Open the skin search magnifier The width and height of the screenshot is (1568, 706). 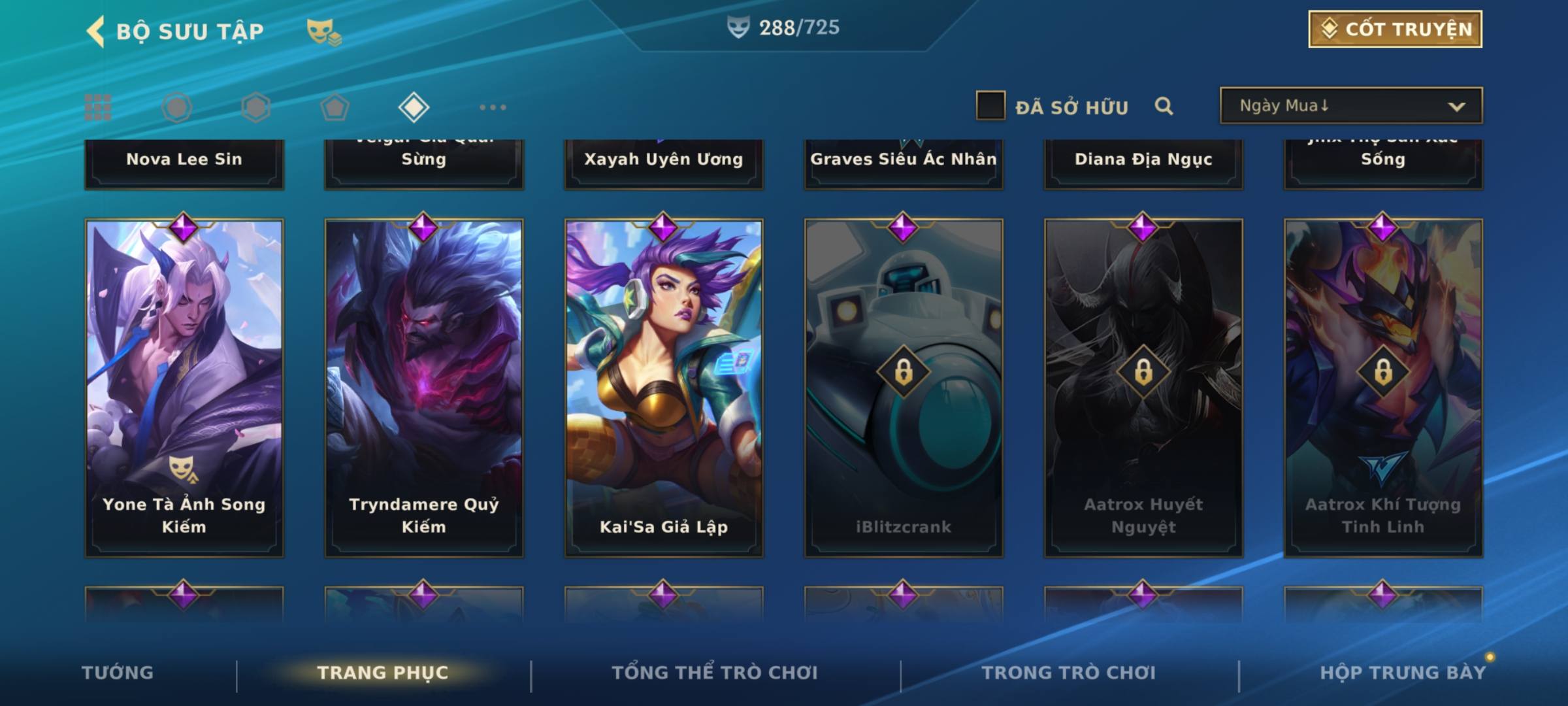pos(1164,106)
